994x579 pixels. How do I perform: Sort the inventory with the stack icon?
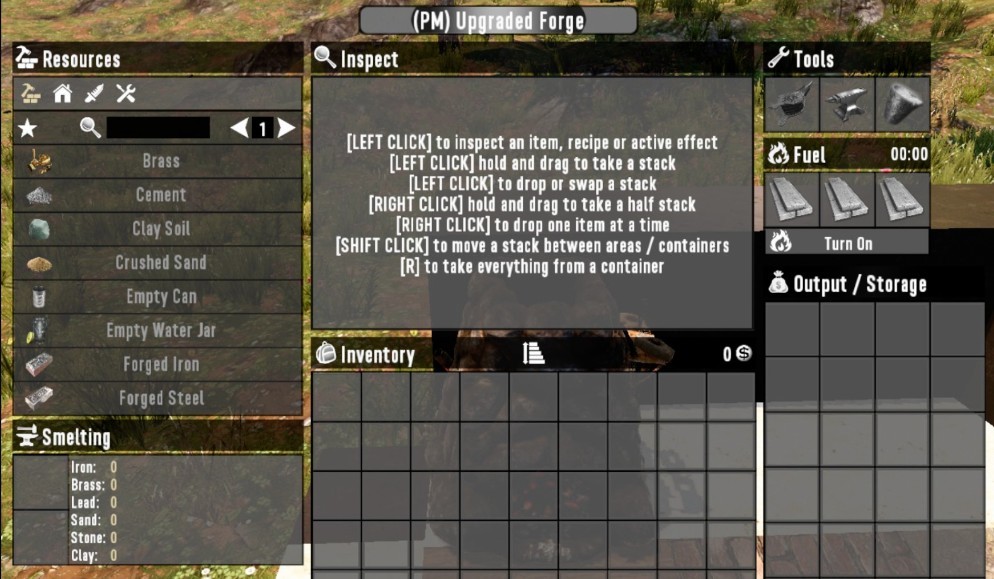click(x=533, y=353)
